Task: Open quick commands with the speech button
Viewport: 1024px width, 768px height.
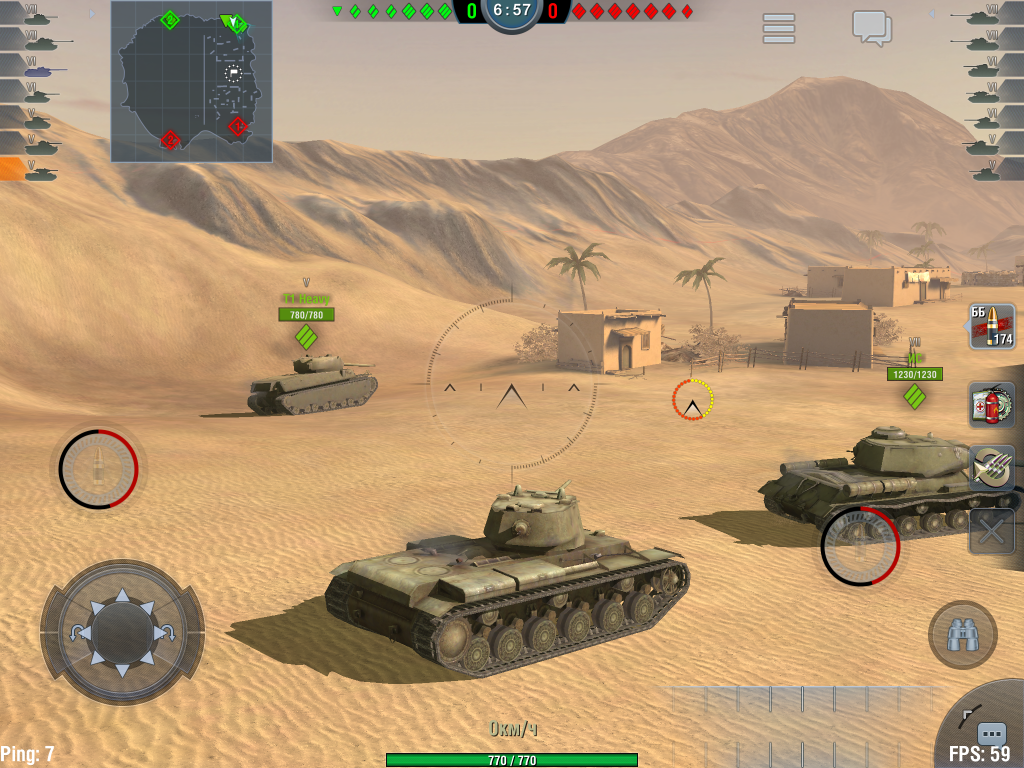Action: tap(991, 733)
